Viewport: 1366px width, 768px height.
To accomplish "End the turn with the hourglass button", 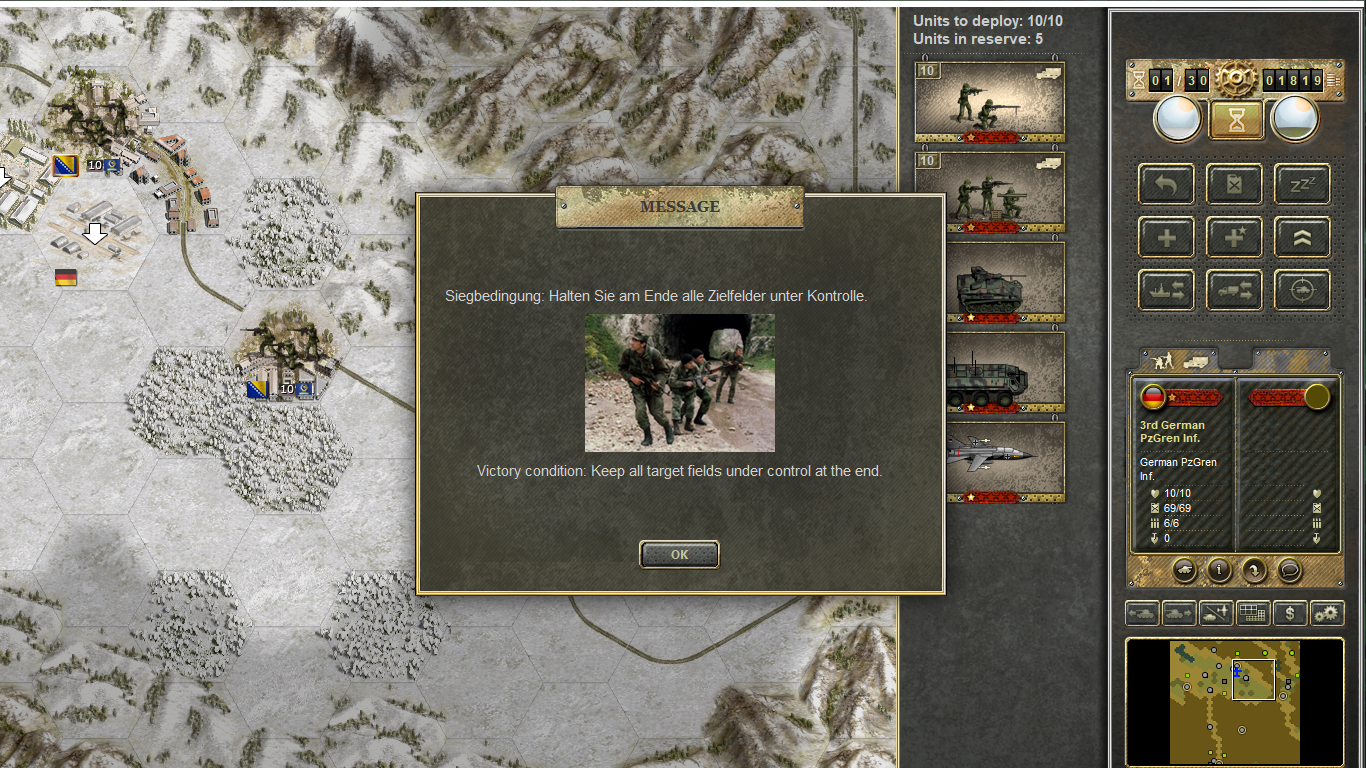I will (x=1237, y=120).
